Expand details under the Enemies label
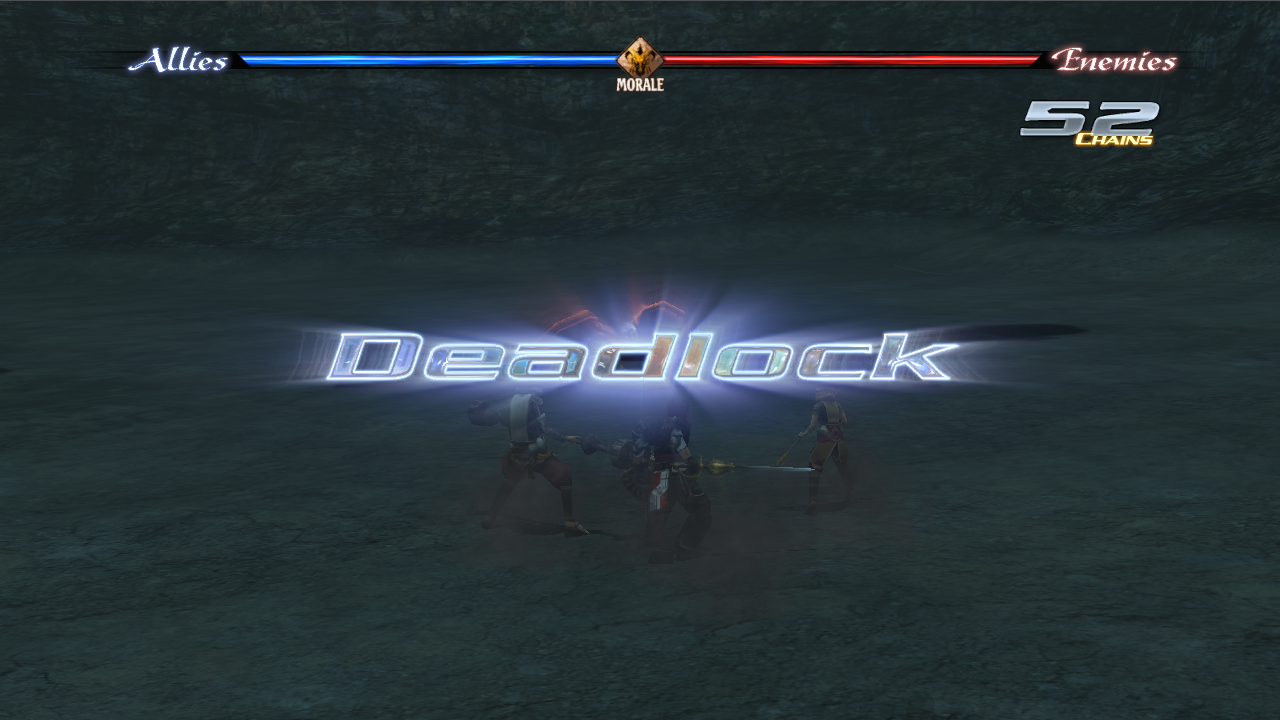The image size is (1280, 720). tap(1115, 62)
